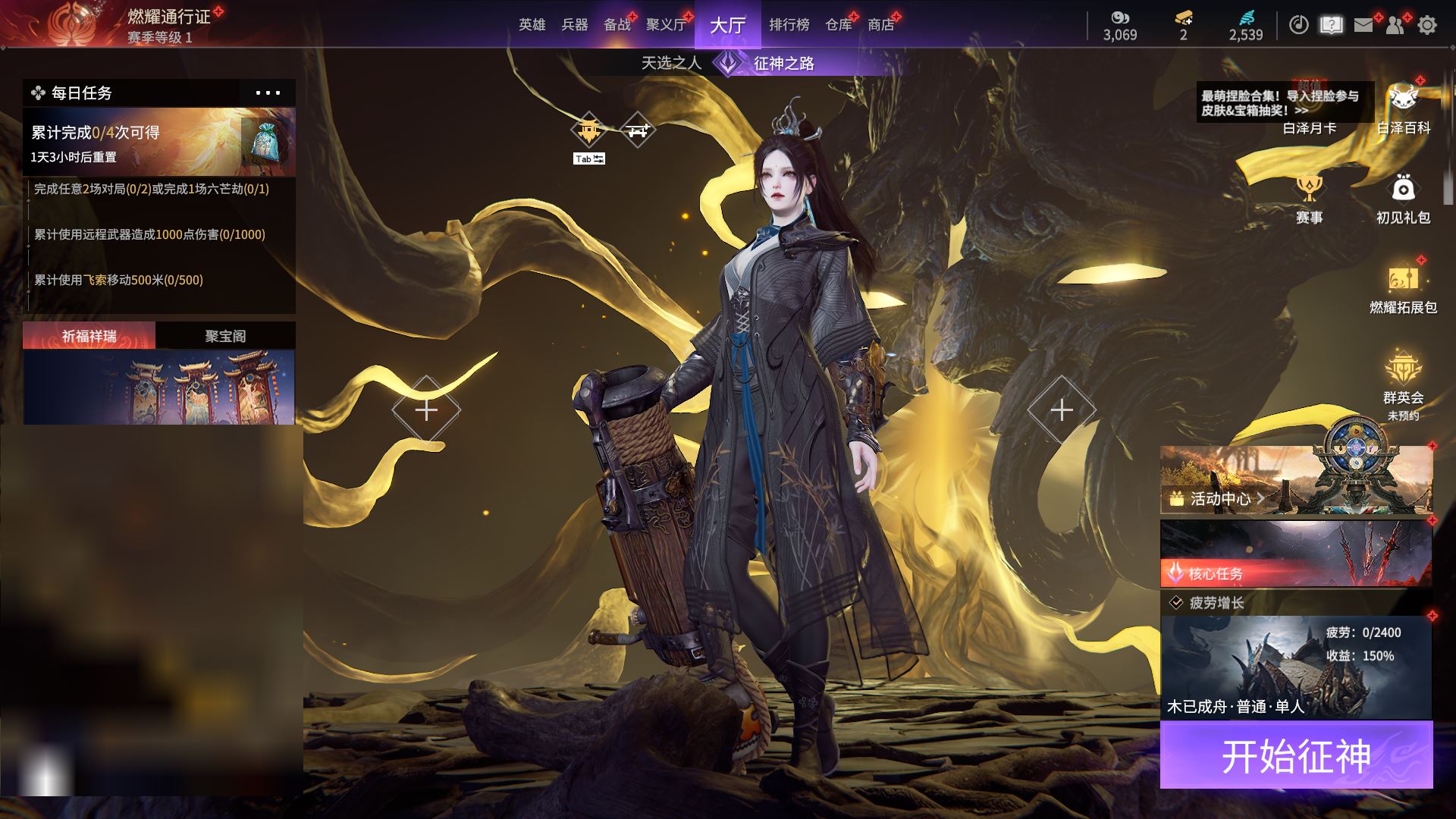1456x819 pixels.
Task: Open the settings gear icon
Action: click(1427, 25)
